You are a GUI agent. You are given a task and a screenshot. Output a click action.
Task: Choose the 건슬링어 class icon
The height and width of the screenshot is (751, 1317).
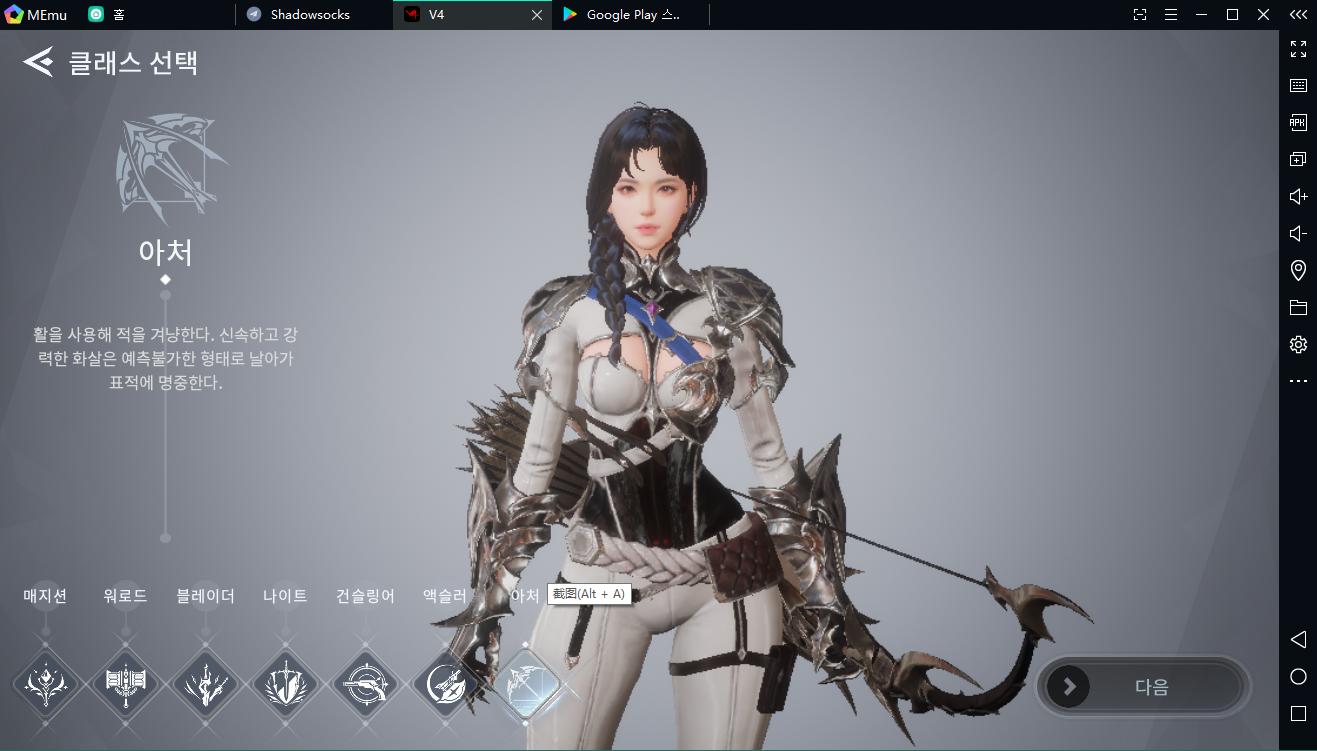point(365,685)
